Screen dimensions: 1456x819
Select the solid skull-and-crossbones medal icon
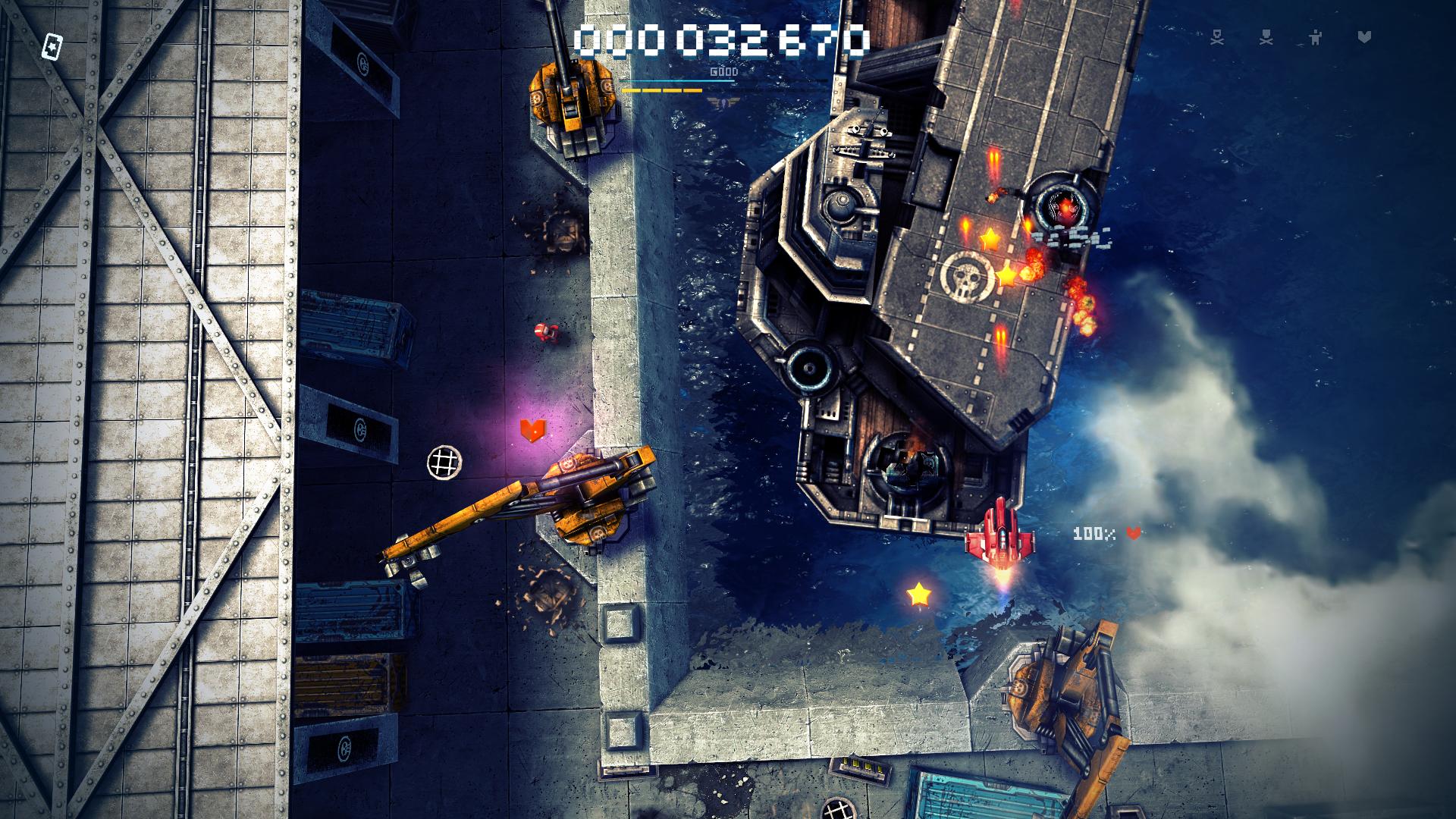(x=1266, y=37)
